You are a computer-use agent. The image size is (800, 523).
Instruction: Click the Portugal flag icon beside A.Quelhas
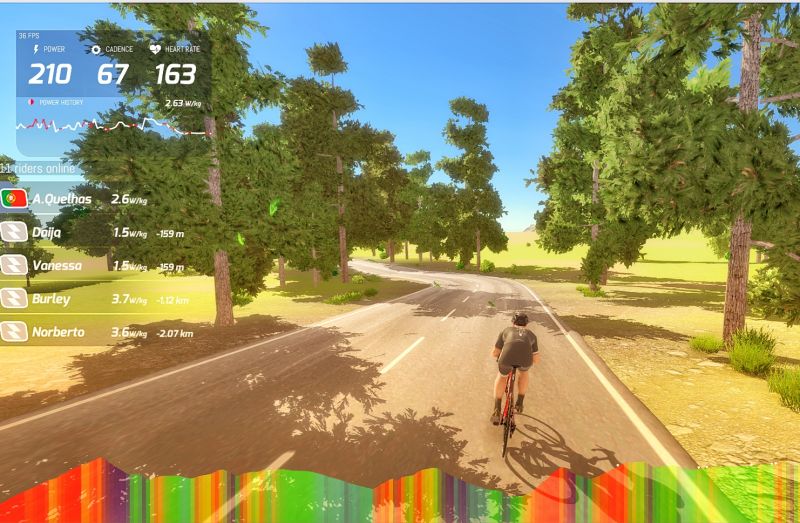[14, 199]
